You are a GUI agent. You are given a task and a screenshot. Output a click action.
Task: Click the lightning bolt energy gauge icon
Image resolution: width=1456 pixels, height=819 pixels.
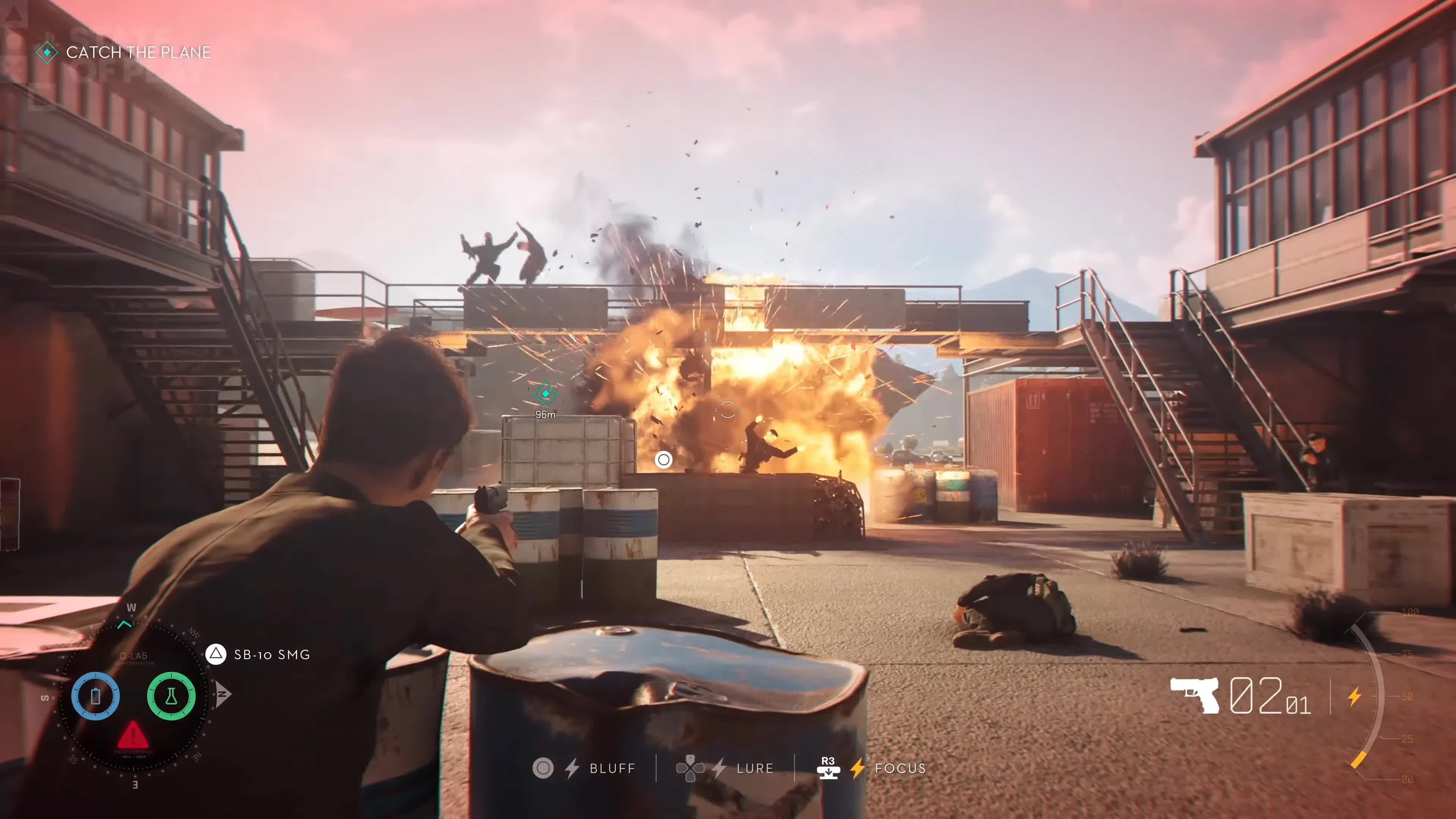[1354, 696]
